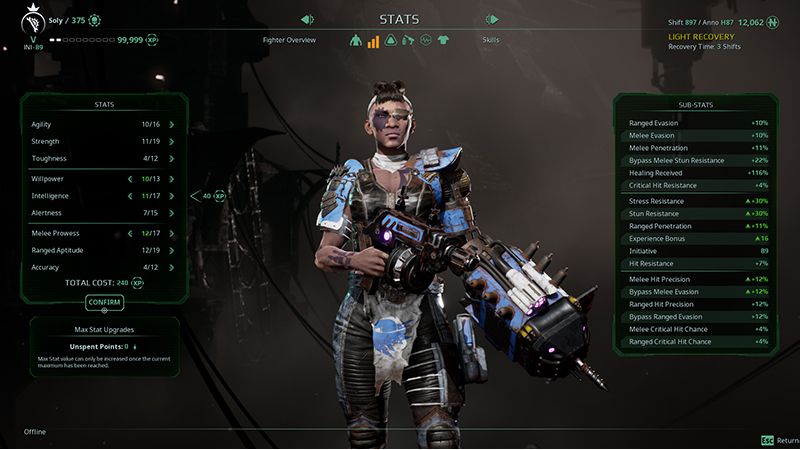Go to next page with right arrow

coord(491,19)
